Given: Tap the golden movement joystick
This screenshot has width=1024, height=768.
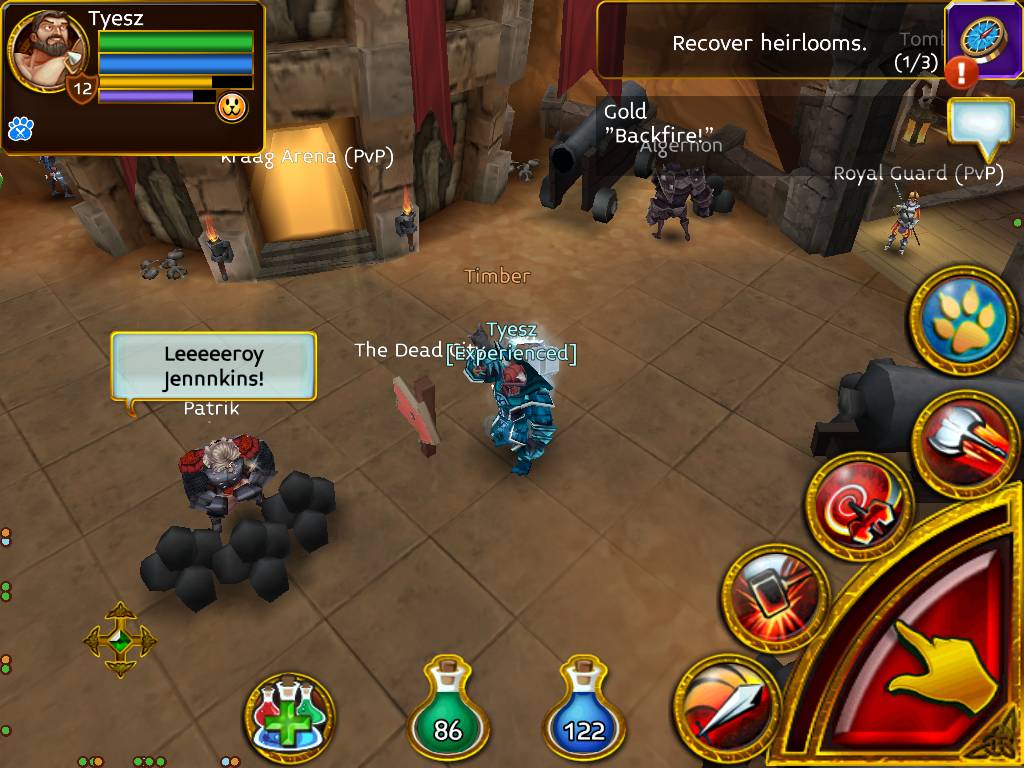Looking at the screenshot, I should 120,640.
